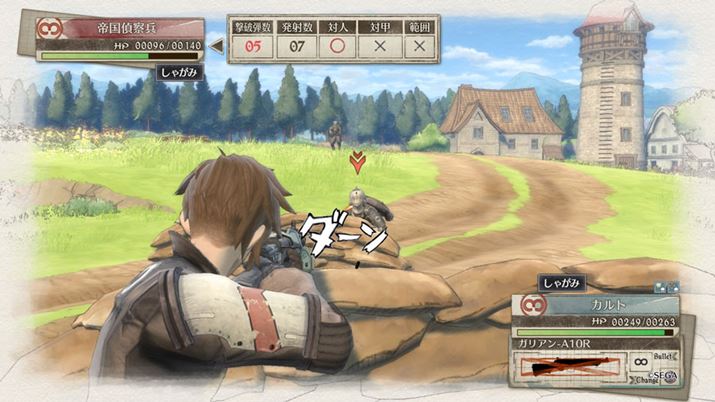The image size is (715, 402).
Task: Click the scout class emblem beside 帝国偵察兵
Action: (x=43, y=29)
